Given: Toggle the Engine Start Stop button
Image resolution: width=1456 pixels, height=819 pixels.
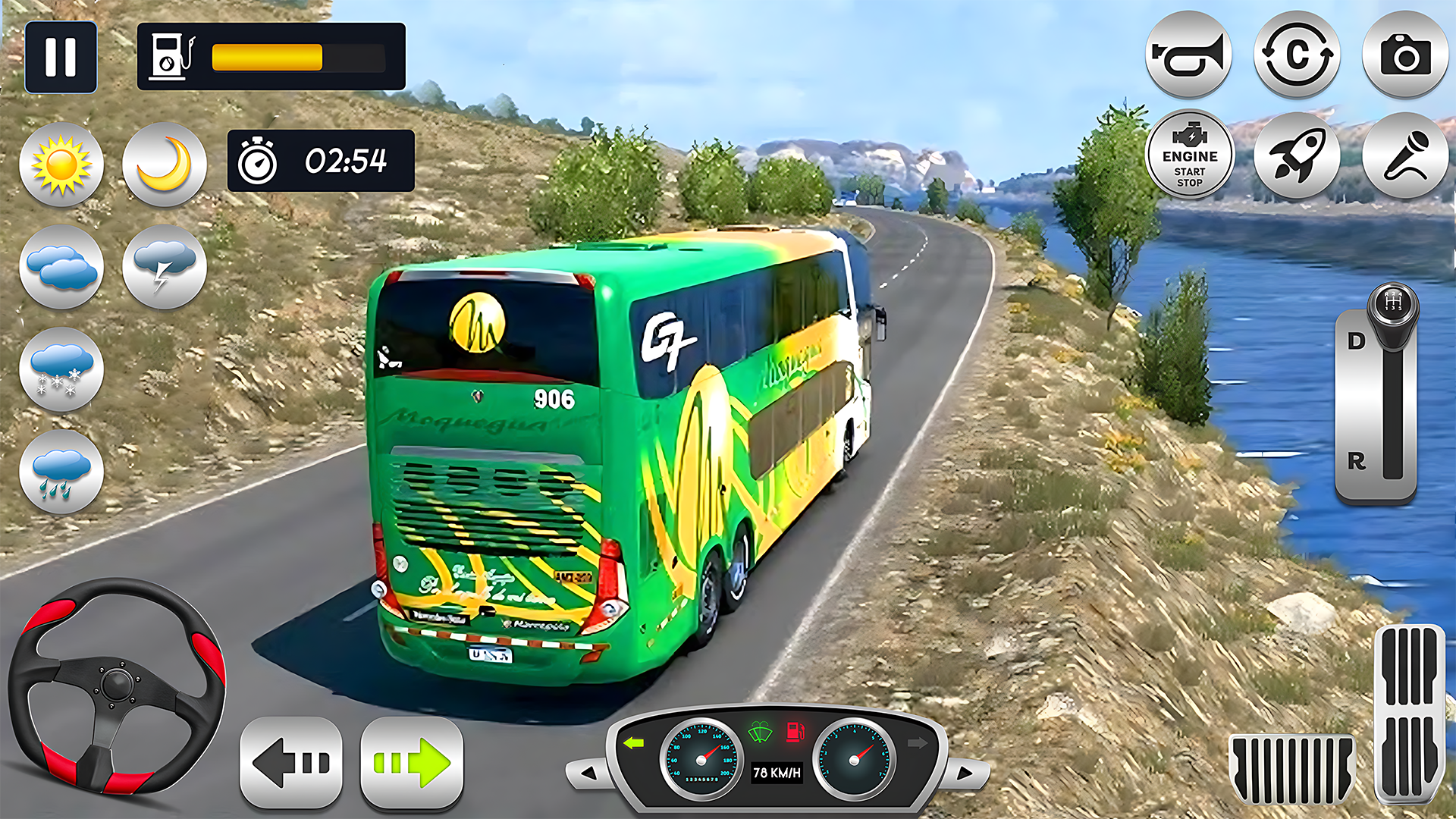Looking at the screenshot, I should [x=1189, y=156].
